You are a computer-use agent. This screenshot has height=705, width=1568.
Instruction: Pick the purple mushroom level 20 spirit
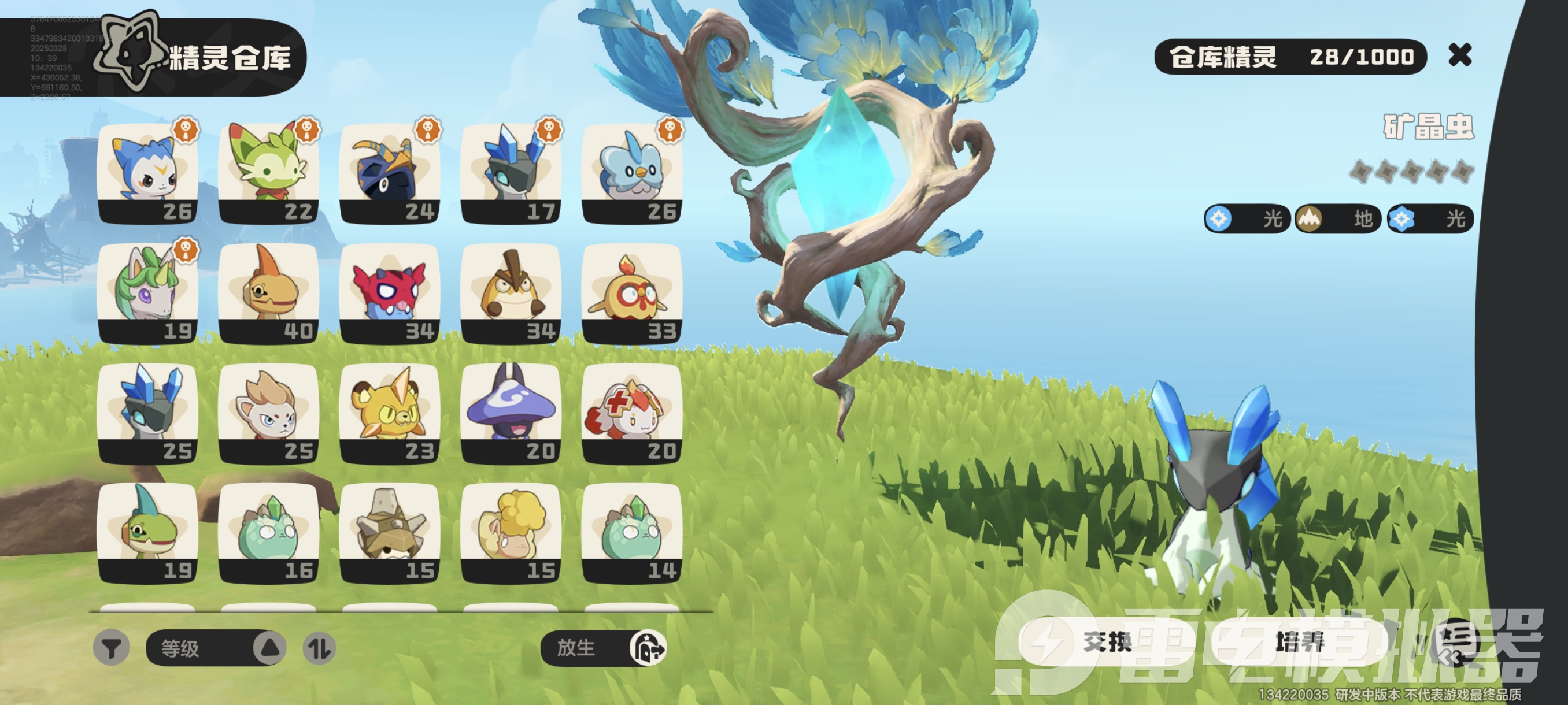tap(511, 413)
